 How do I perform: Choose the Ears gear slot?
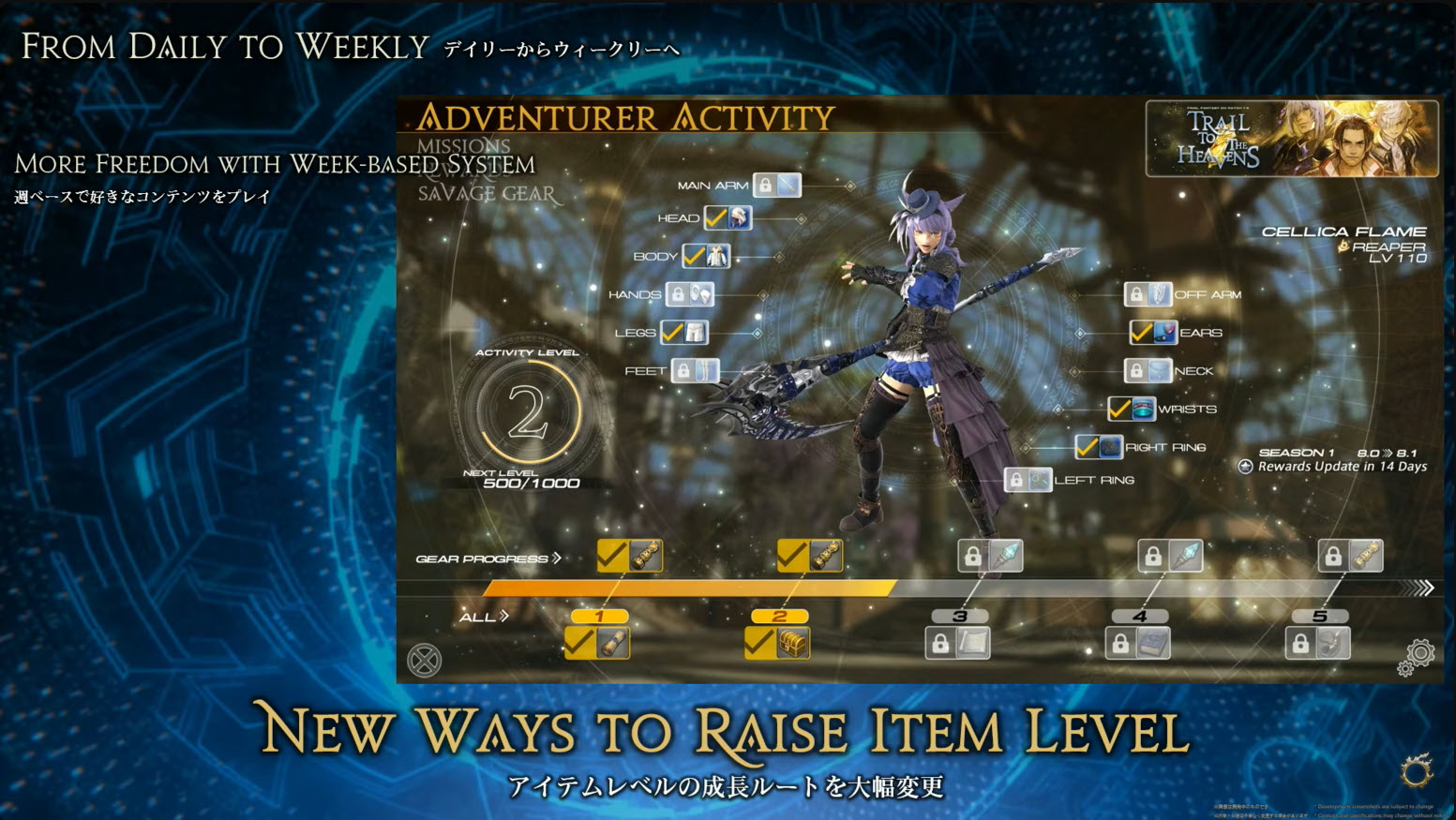pos(1153,333)
